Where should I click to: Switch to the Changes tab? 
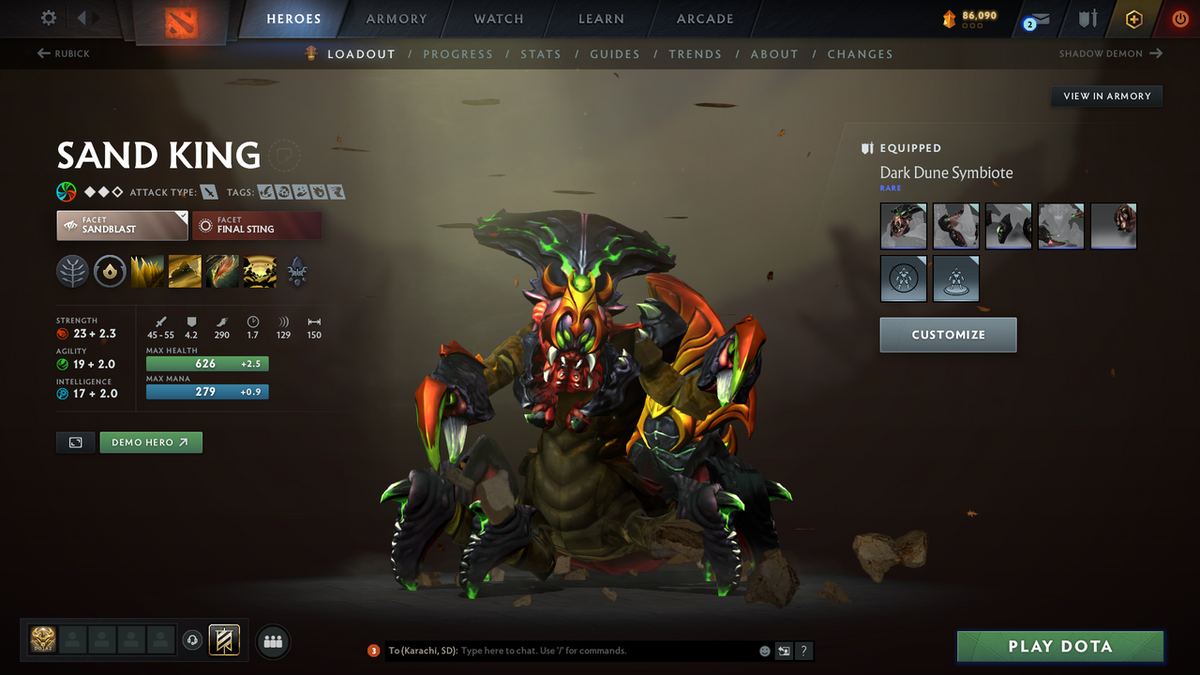tap(860, 54)
